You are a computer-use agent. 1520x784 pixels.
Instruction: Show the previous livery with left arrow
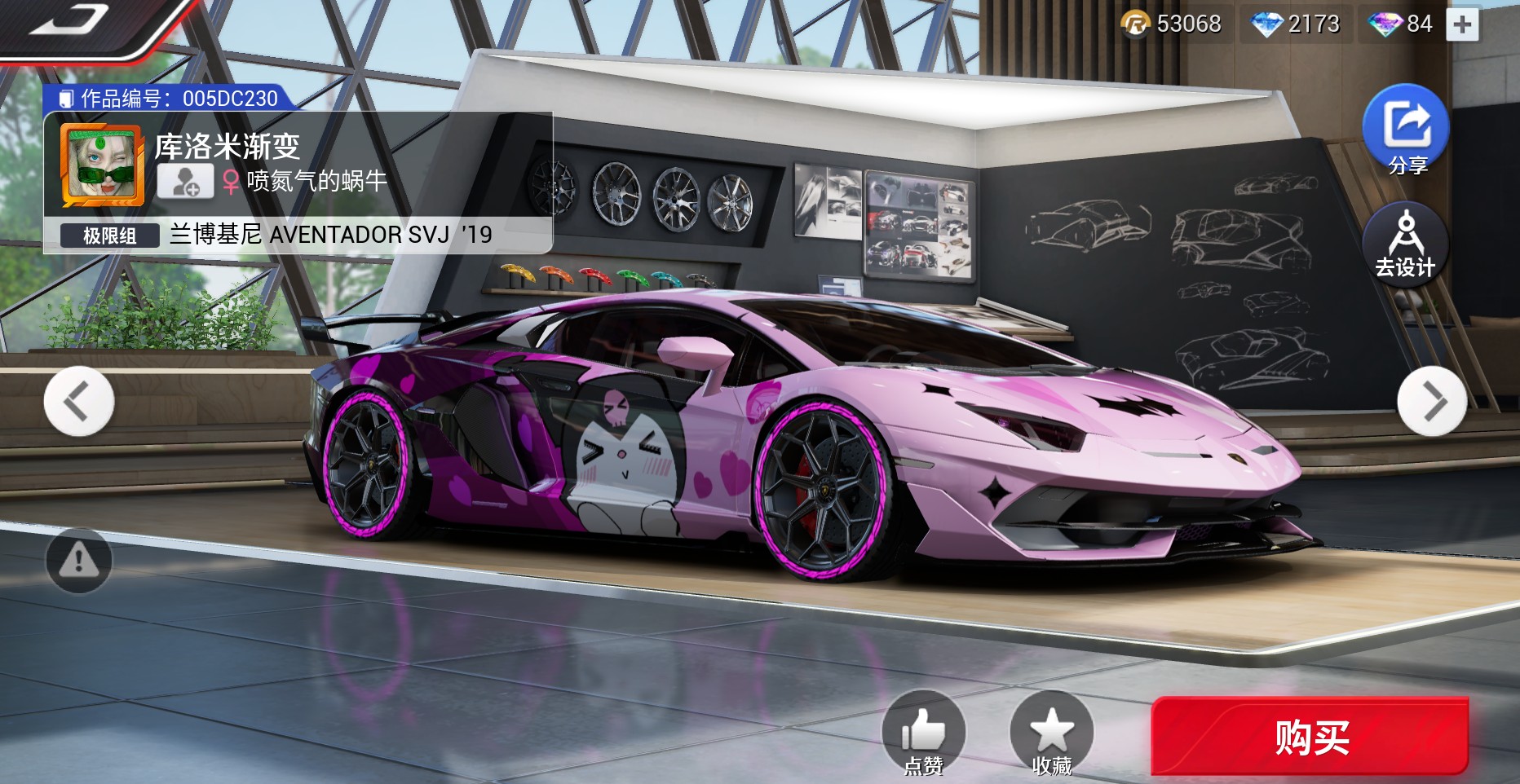pos(79,401)
